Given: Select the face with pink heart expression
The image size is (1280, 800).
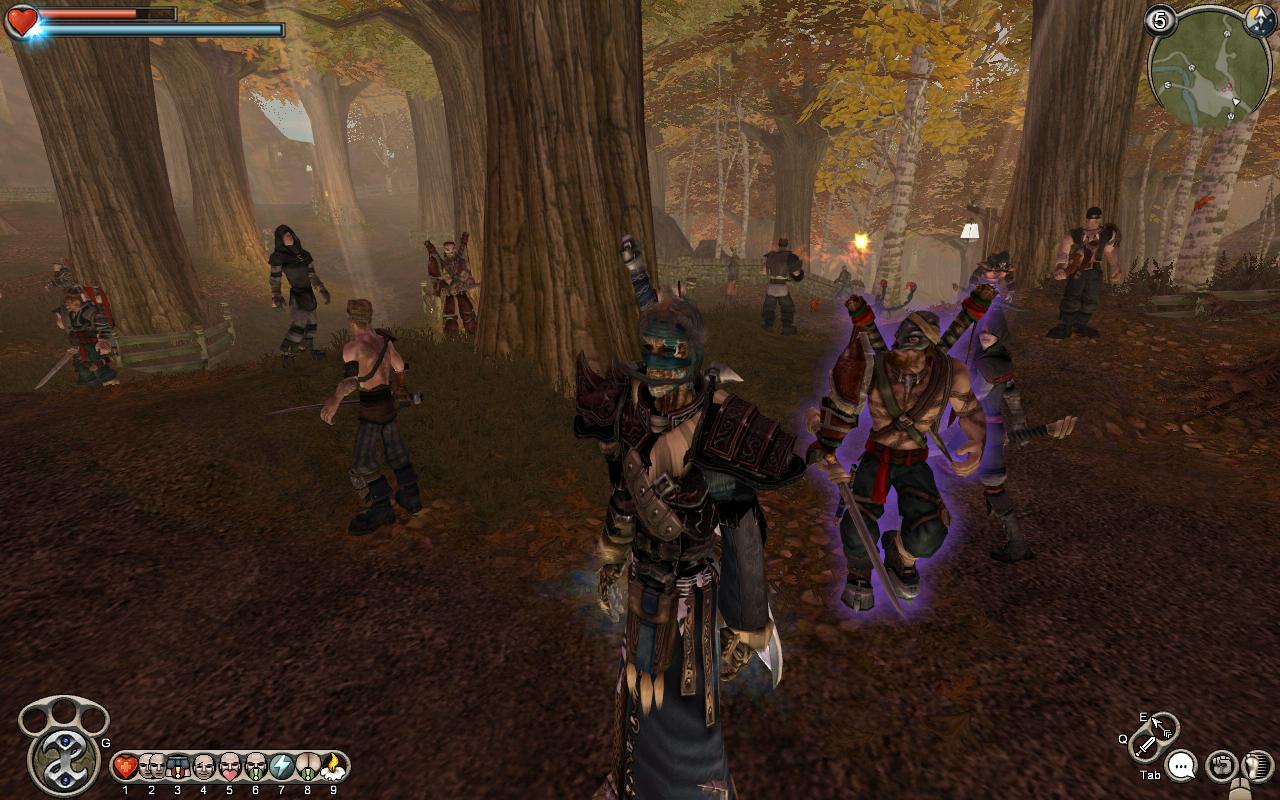Looking at the screenshot, I should pyautogui.click(x=229, y=767).
